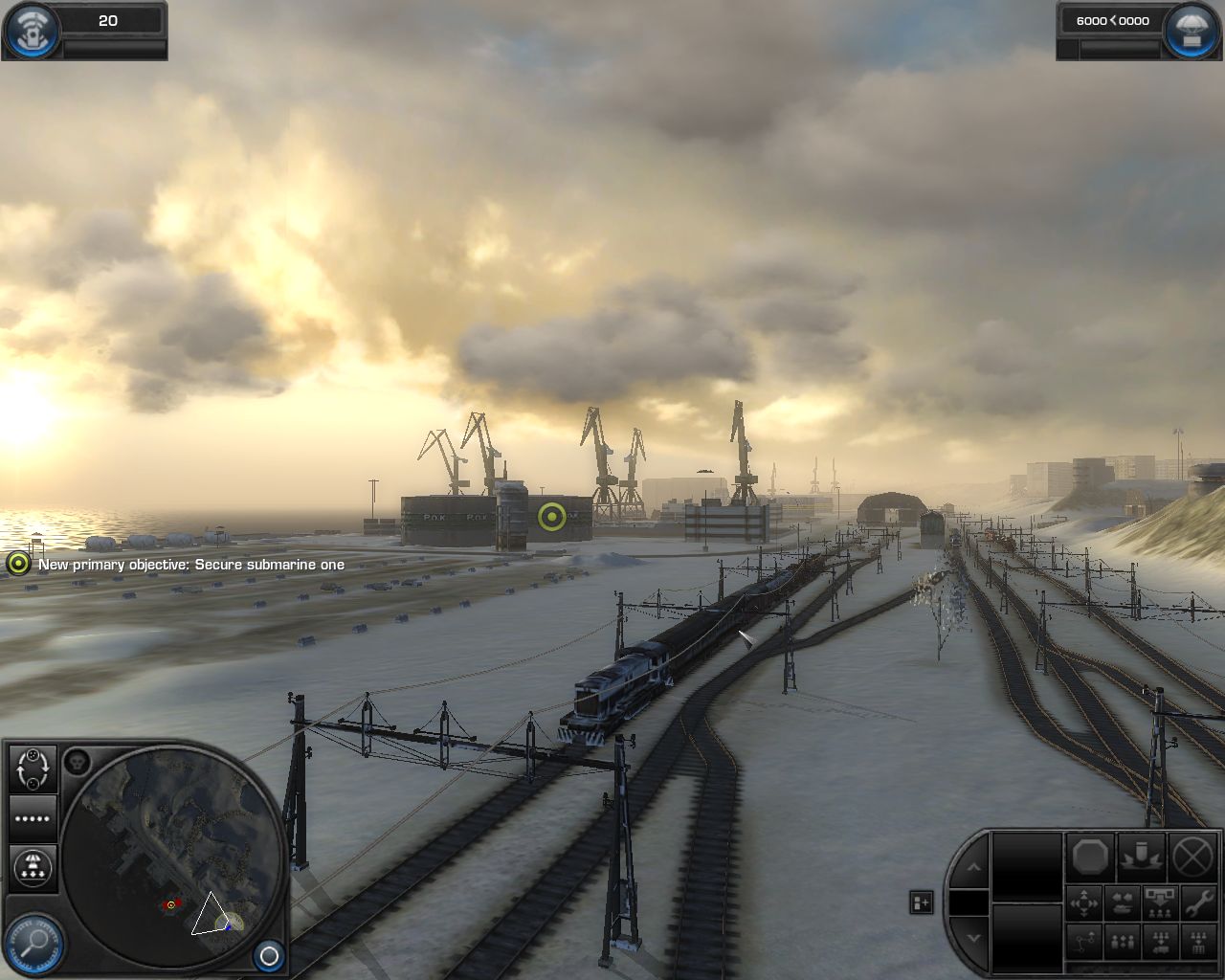1225x980 pixels.
Task: Toggle the rotate-units button beside minimap
Action: point(33,768)
